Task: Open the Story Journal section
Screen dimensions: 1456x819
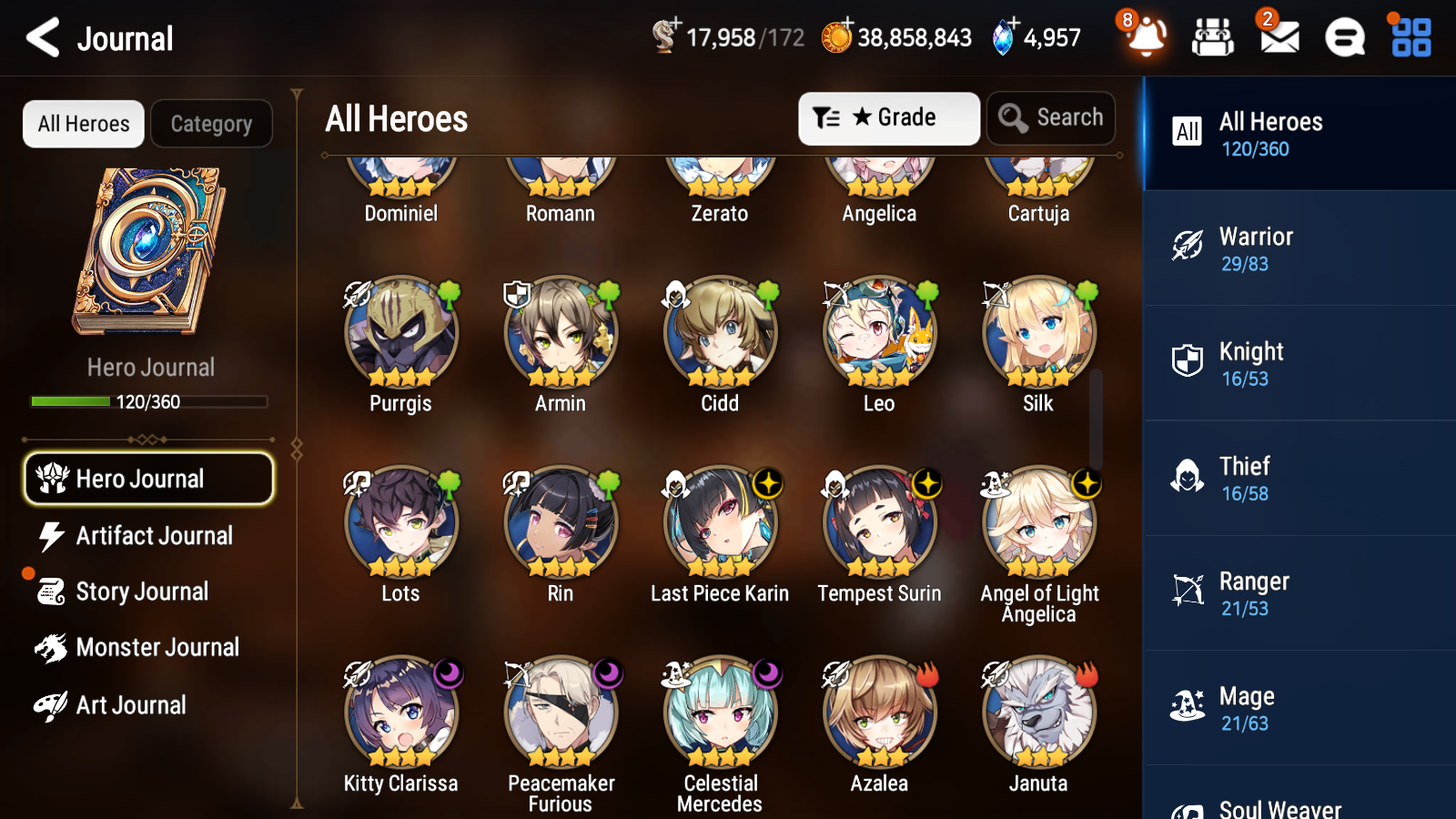Action: point(141,591)
